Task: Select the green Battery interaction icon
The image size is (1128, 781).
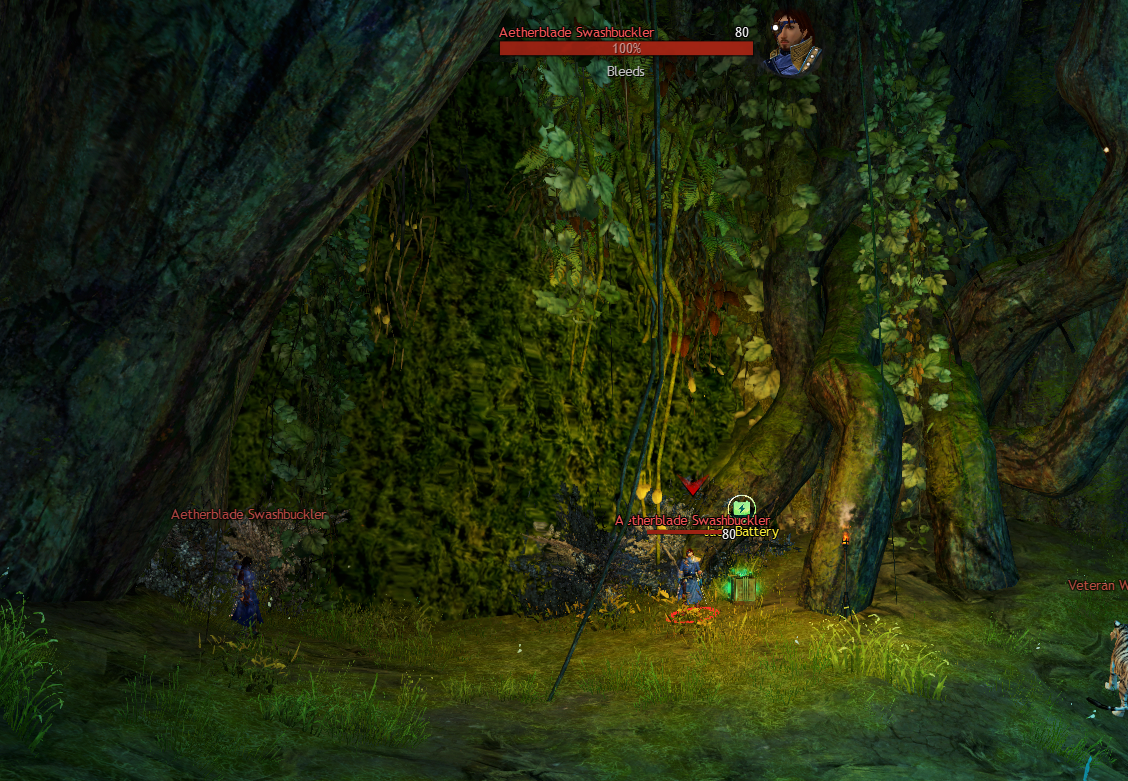Action: (x=740, y=509)
